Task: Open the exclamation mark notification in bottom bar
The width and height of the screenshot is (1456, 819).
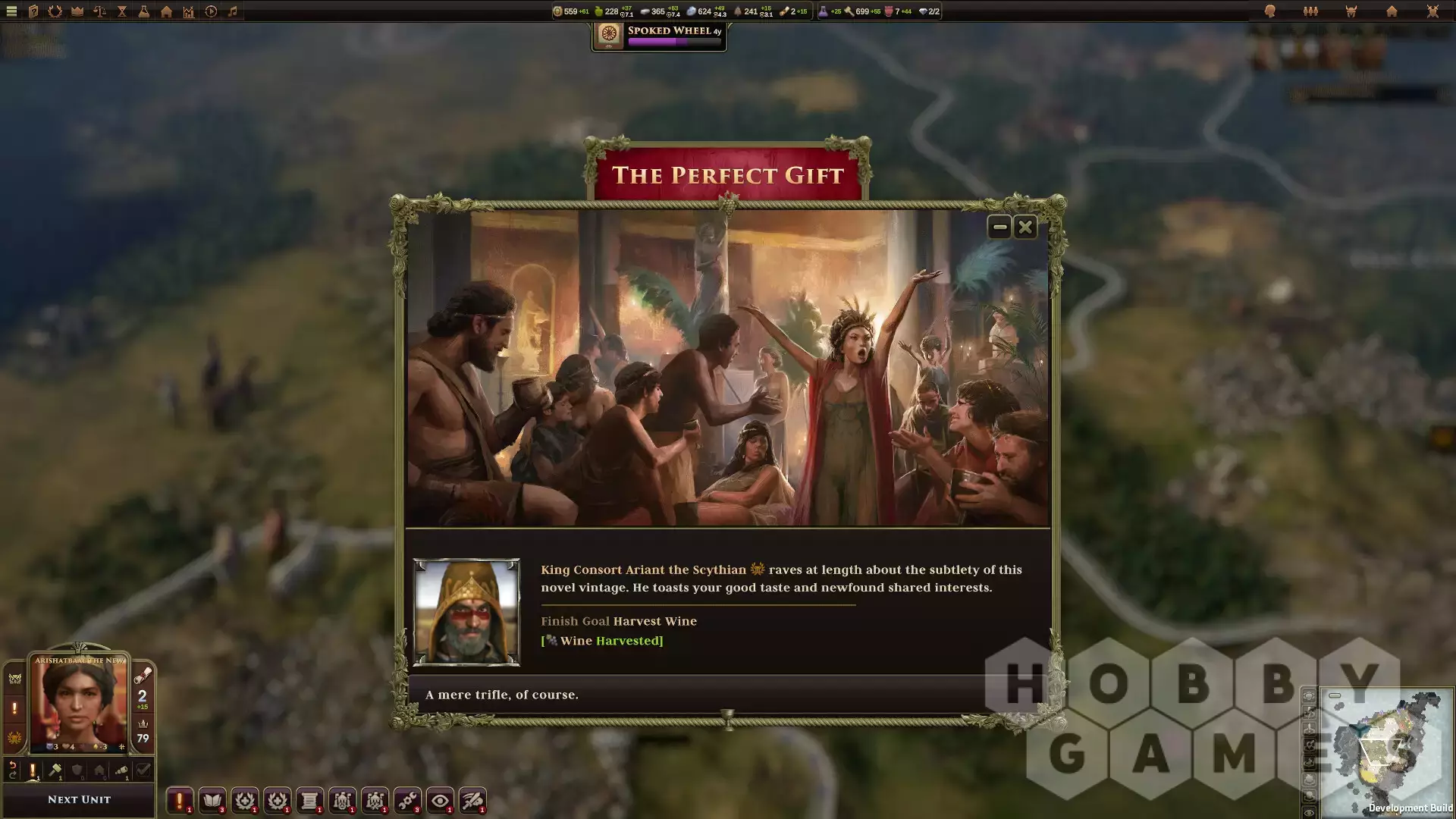Action: point(180,800)
